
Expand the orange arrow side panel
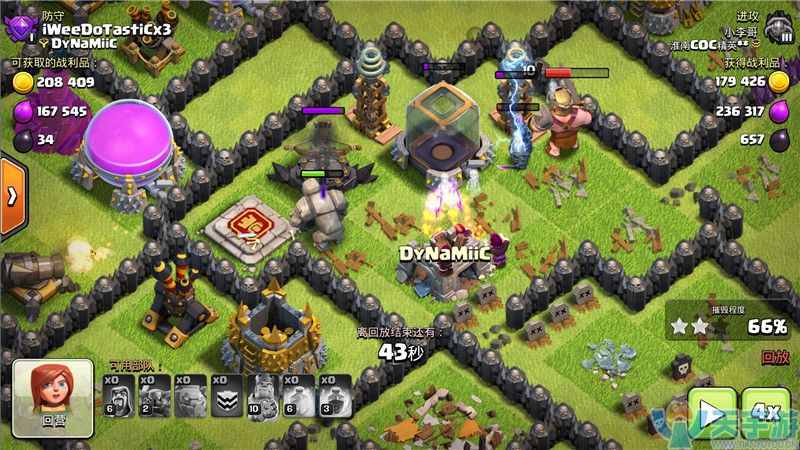pyautogui.click(x=11, y=195)
